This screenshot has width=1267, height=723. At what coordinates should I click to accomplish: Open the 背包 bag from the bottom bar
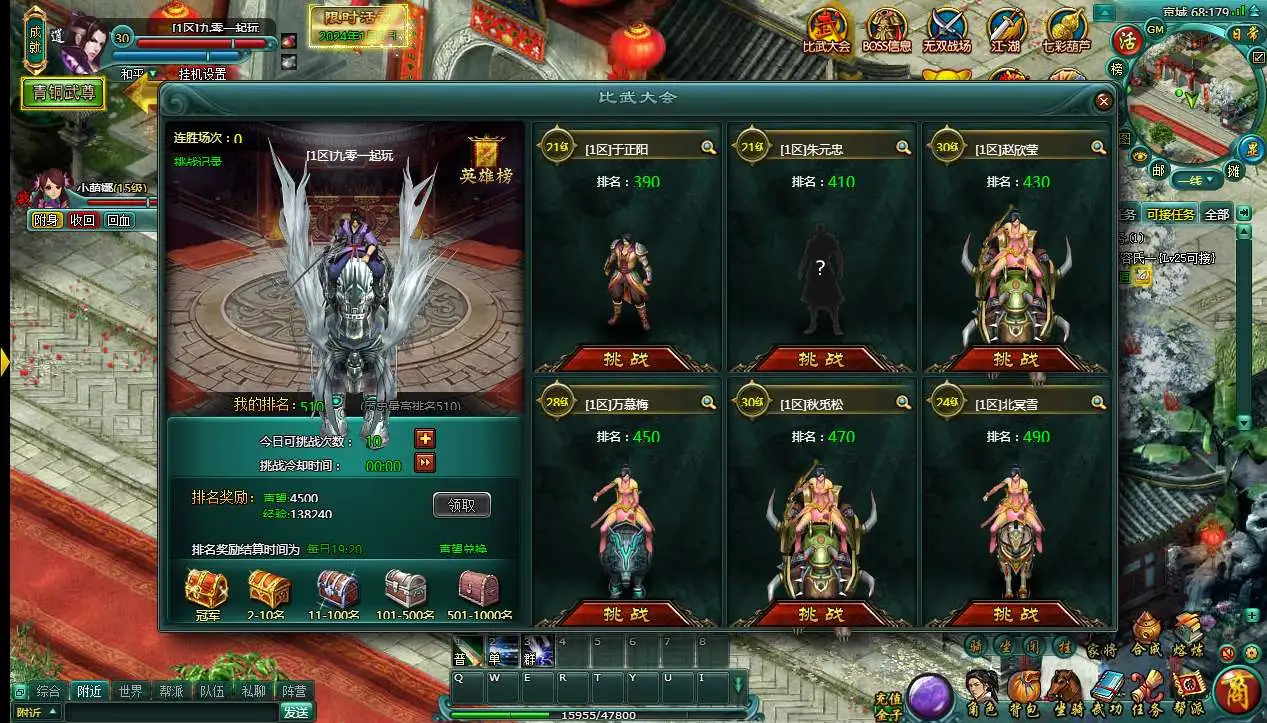pyautogui.click(x=1023, y=690)
